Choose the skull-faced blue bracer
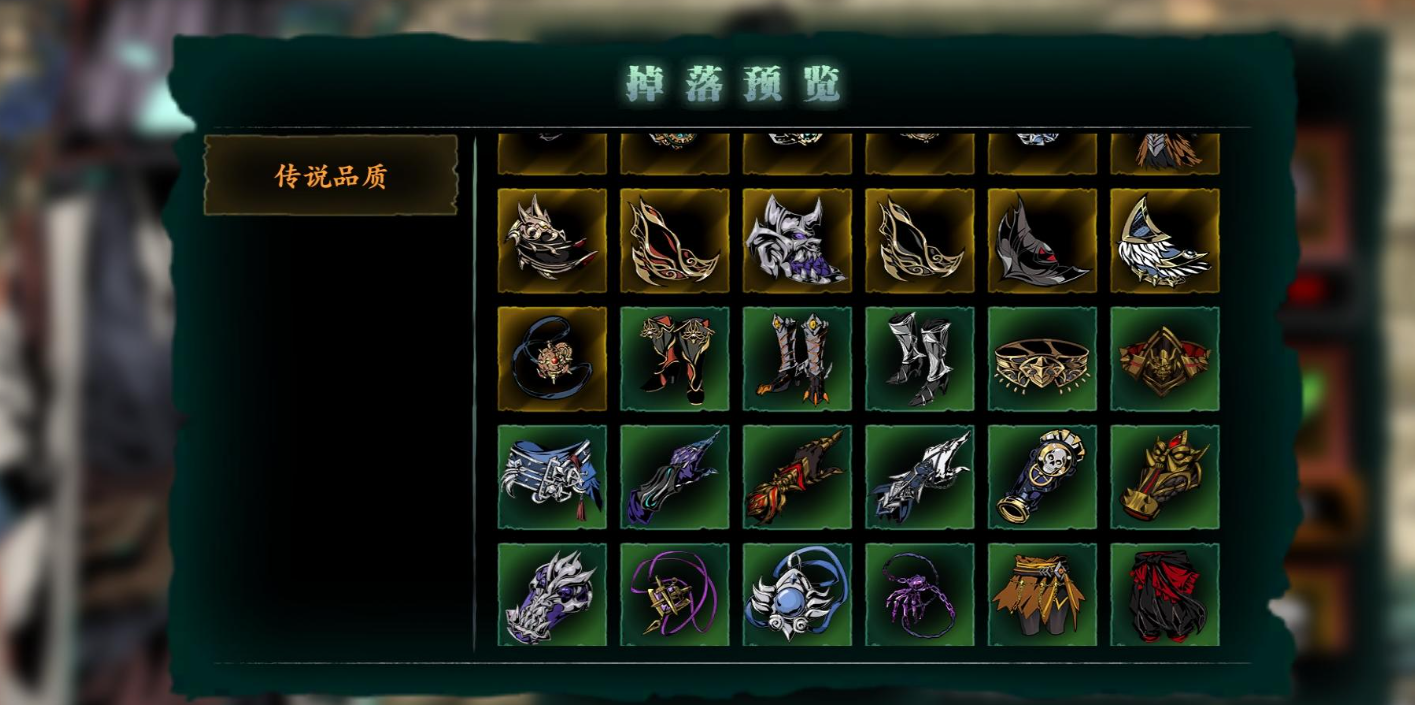The width and height of the screenshot is (1415, 705). click(x=1042, y=477)
